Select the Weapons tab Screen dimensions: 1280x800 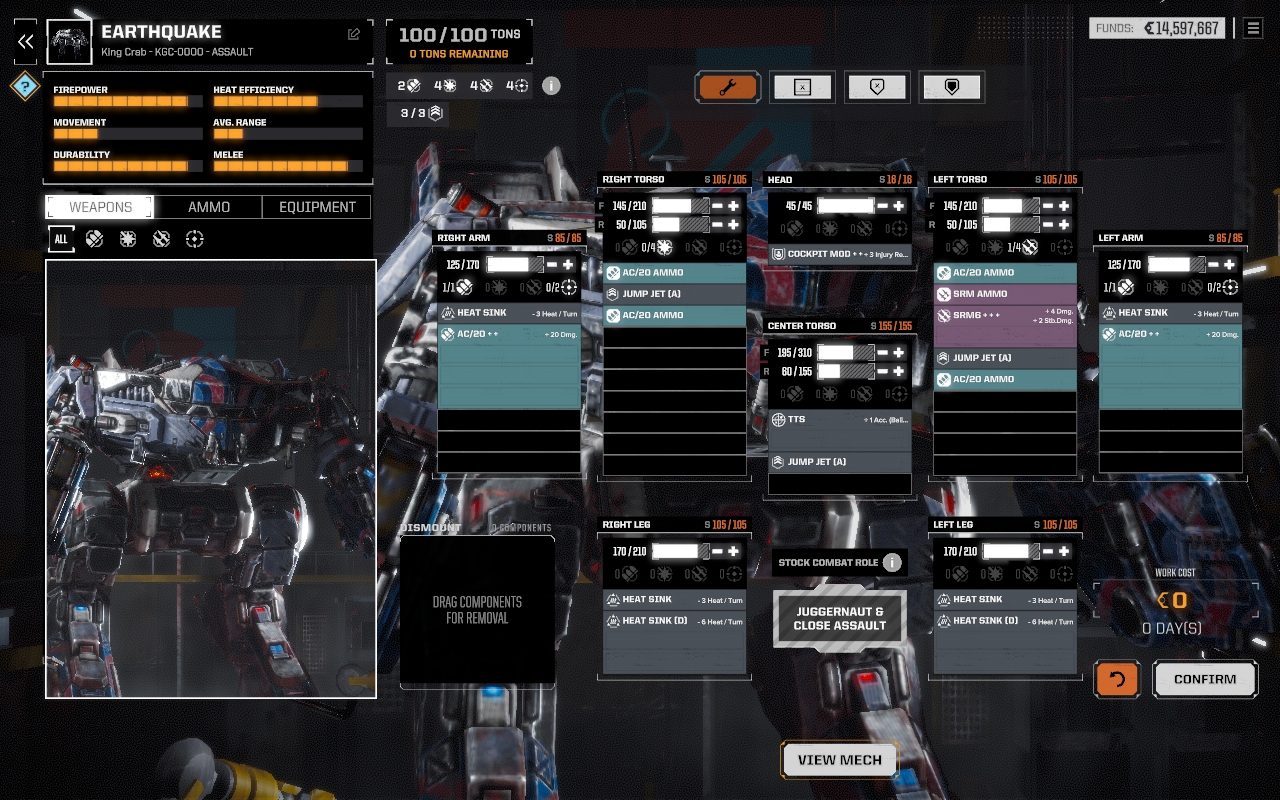click(100, 207)
